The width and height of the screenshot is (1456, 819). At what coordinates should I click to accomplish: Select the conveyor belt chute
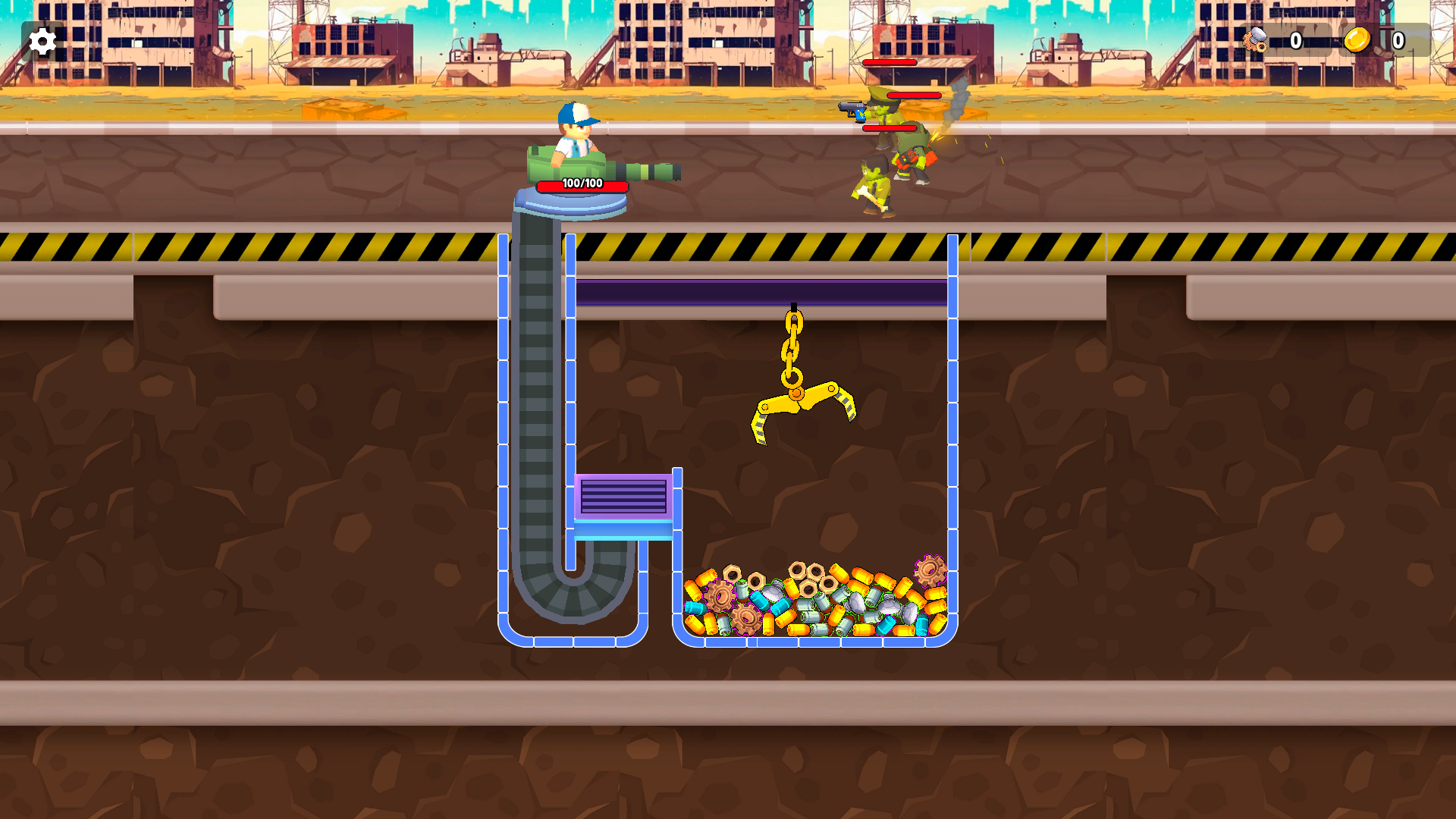click(x=535, y=379)
